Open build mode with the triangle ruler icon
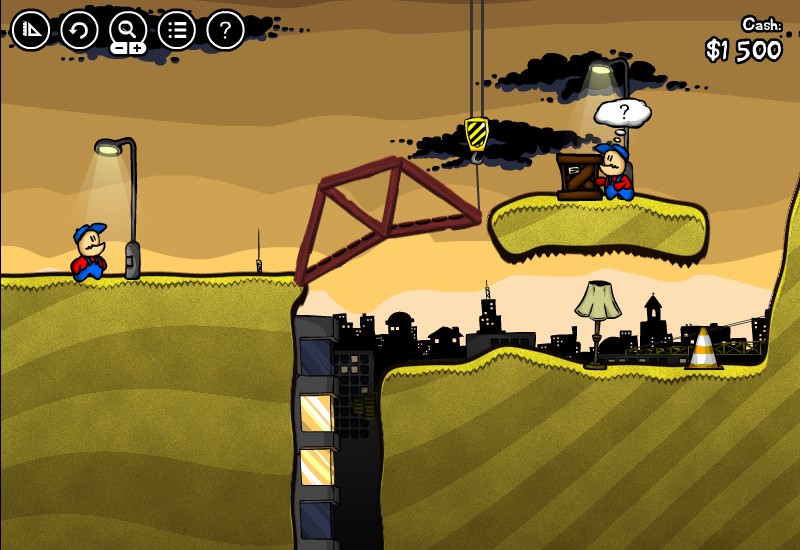The image size is (800, 550). pyautogui.click(x=30, y=30)
